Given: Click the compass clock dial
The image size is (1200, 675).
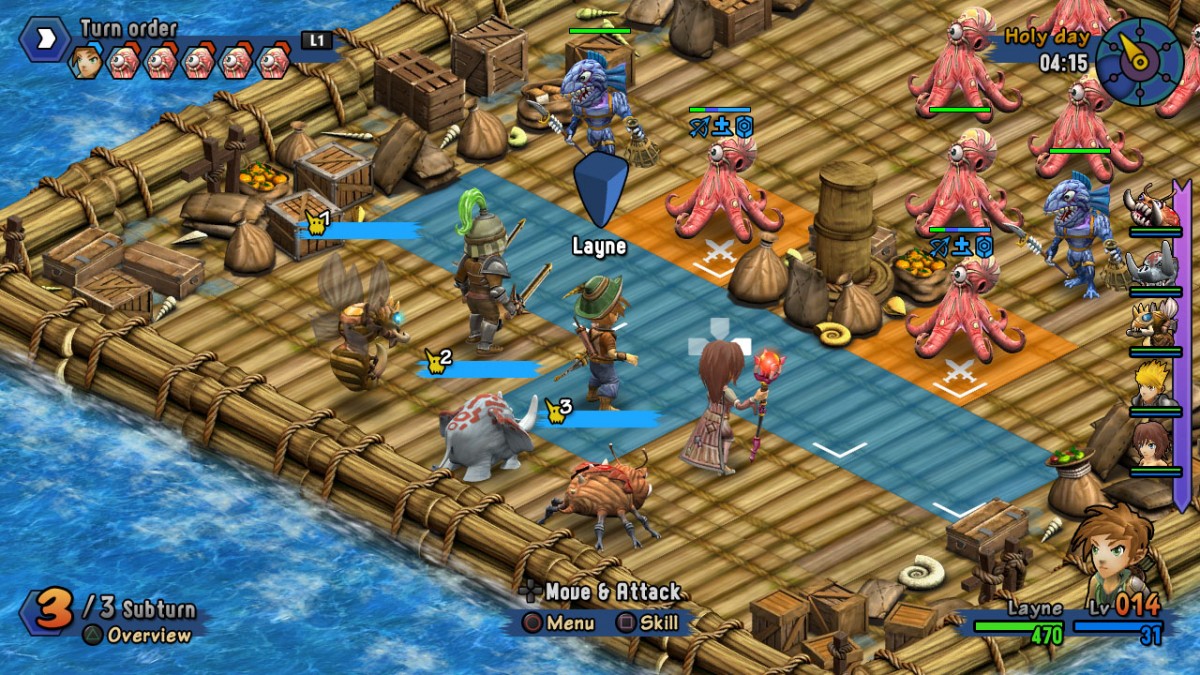Looking at the screenshot, I should [1140, 59].
